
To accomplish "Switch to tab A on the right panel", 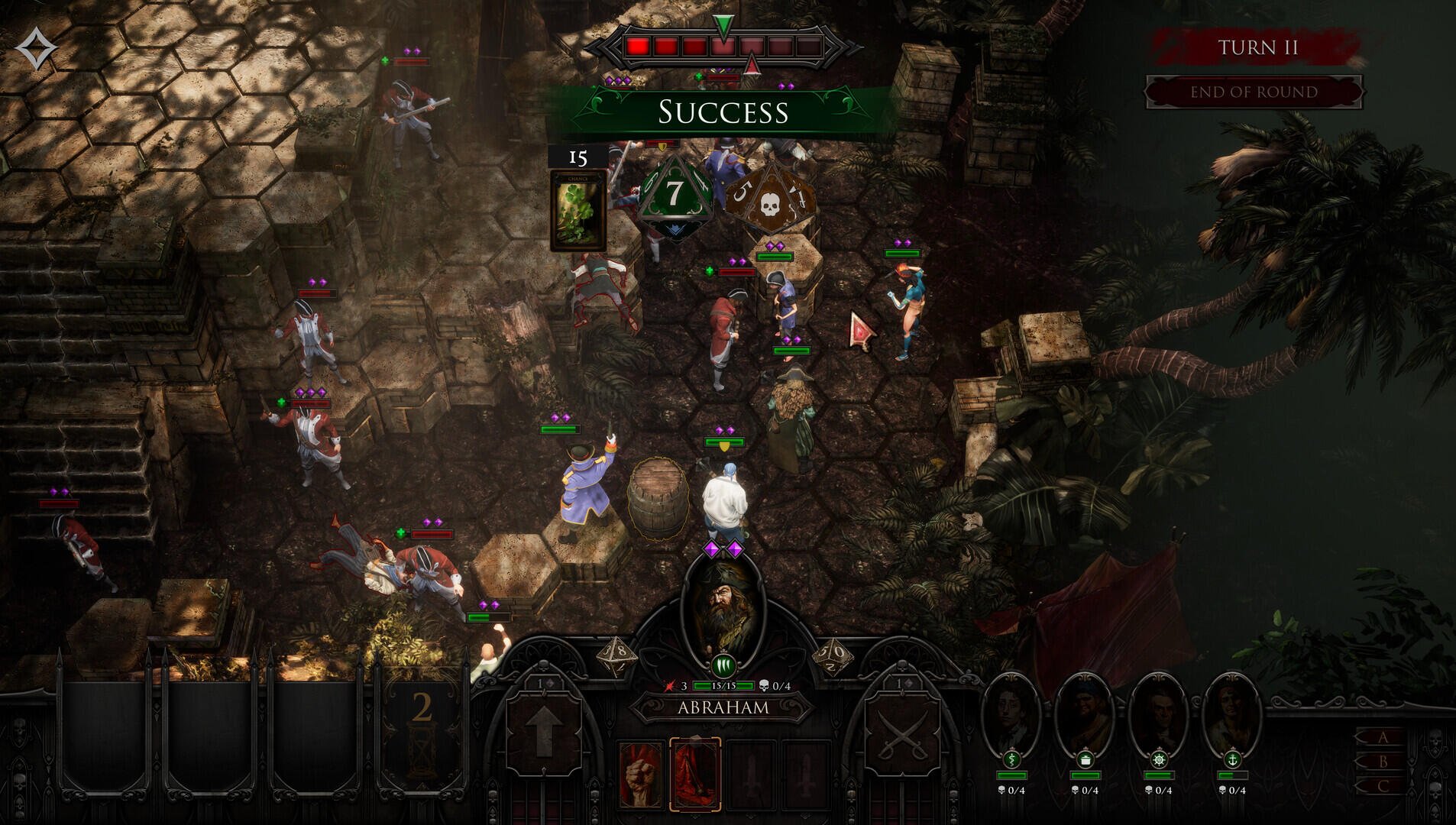I will tap(1383, 736).
